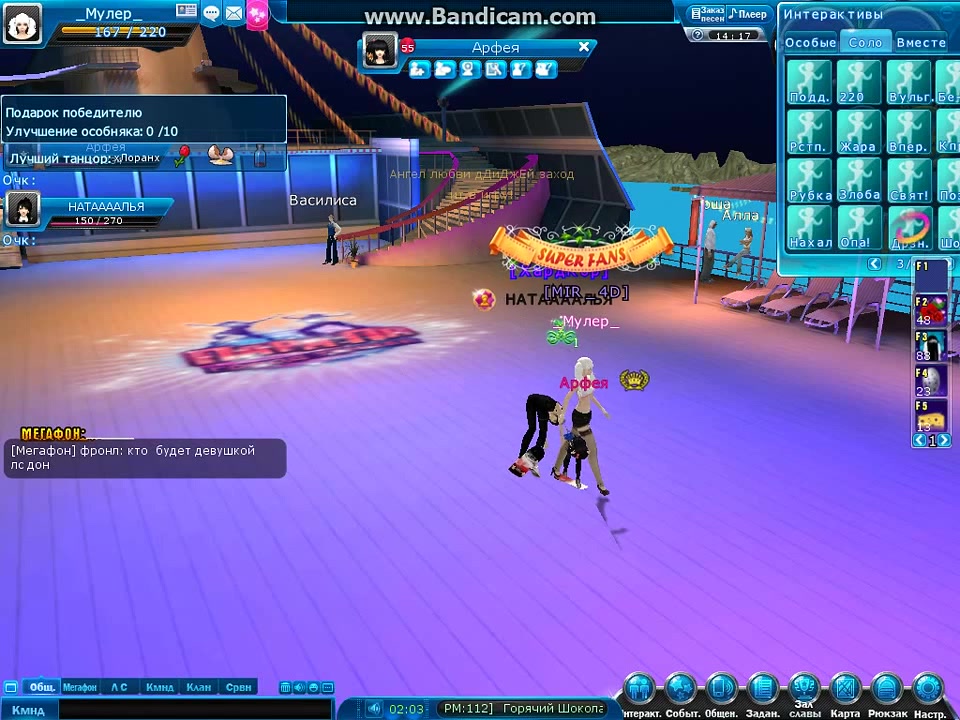Open the Событ. events menu
Image resolution: width=960 pixels, height=720 pixels.
(x=681, y=690)
